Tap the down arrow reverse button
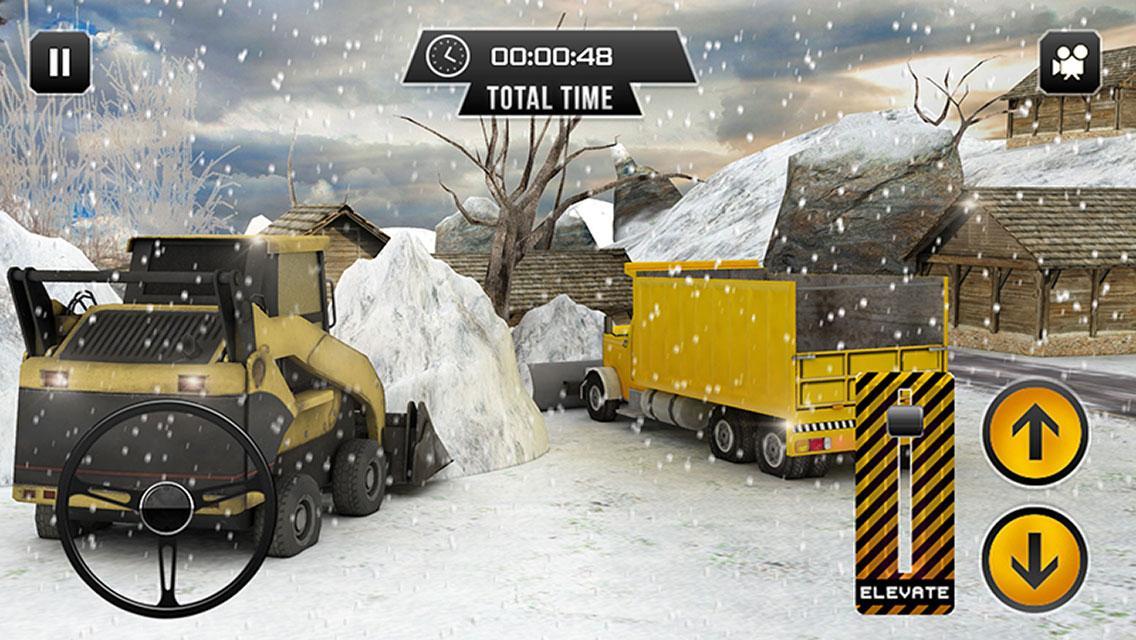 [1034, 558]
